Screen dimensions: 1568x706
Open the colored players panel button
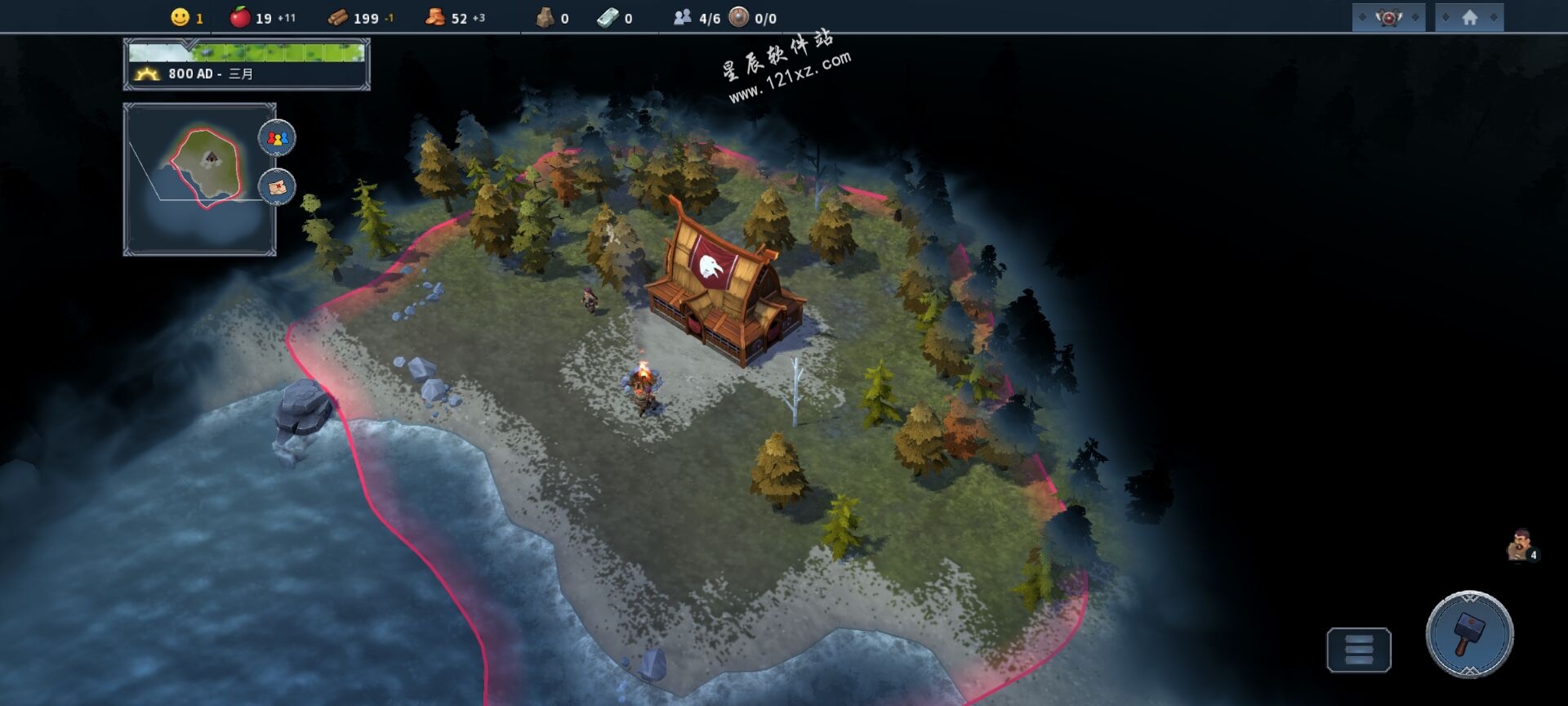tap(277, 138)
